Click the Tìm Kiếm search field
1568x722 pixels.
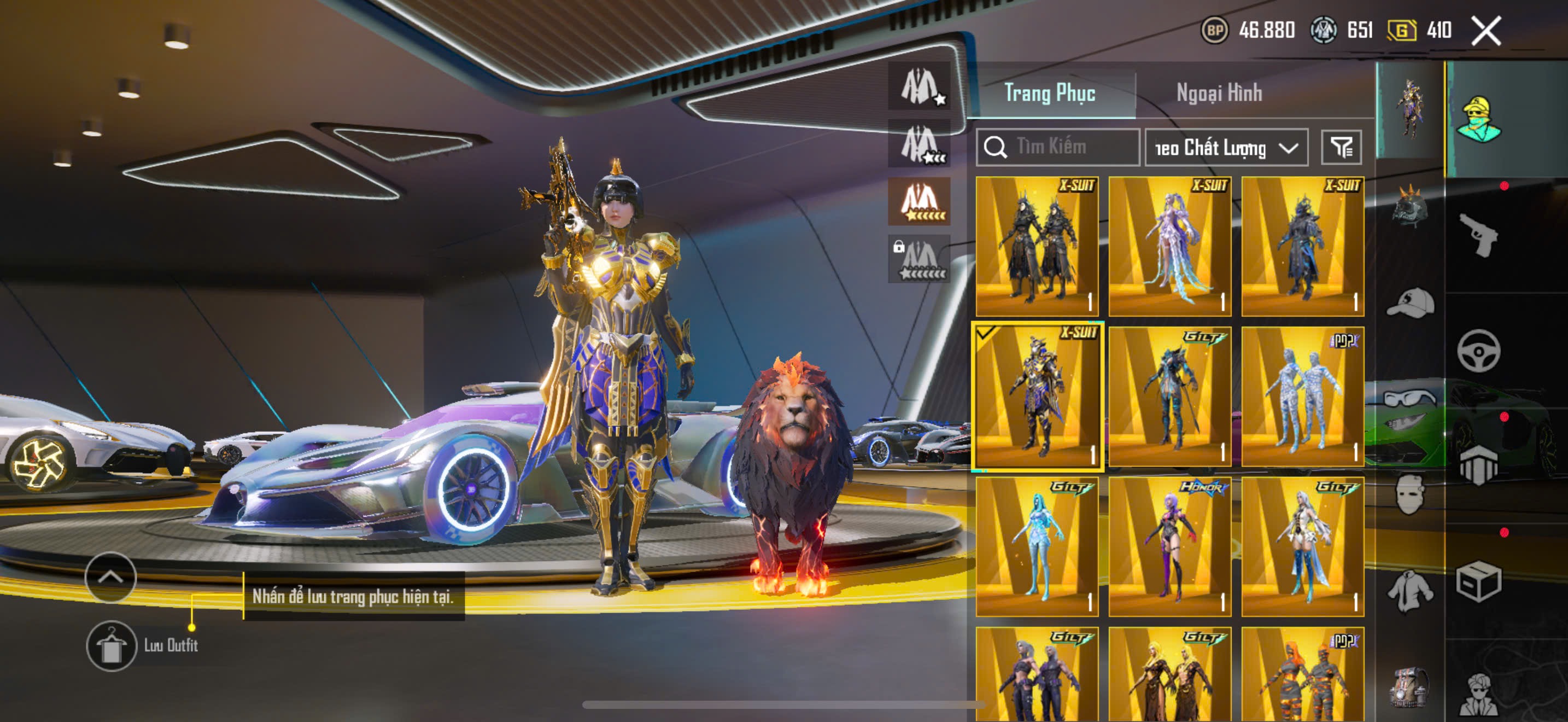[x=1058, y=147]
